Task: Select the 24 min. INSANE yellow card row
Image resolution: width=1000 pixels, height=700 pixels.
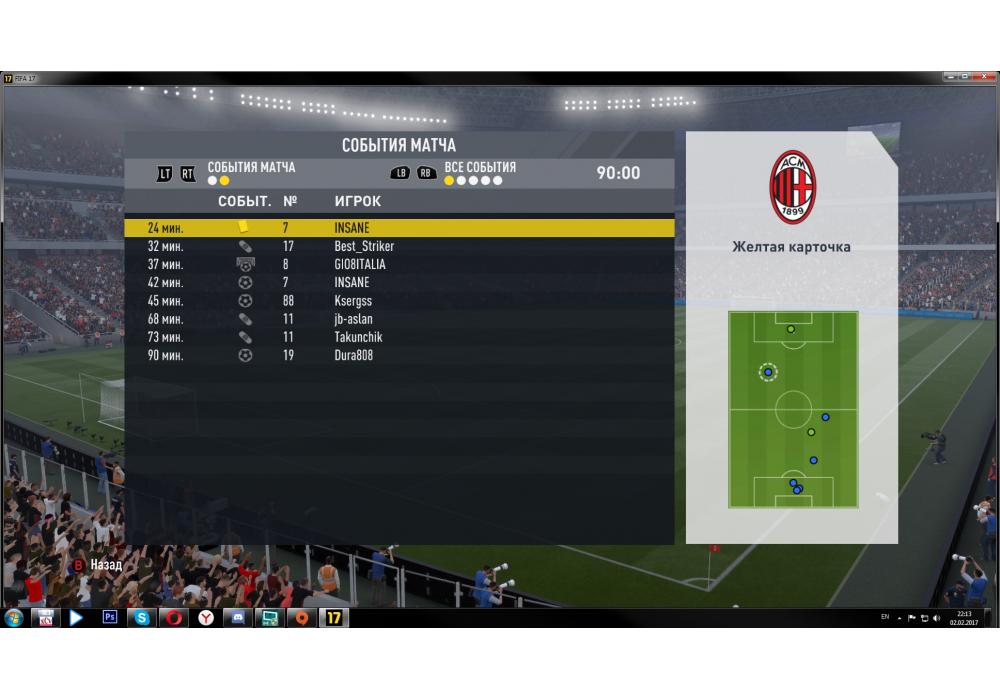Action: pos(399,228)
